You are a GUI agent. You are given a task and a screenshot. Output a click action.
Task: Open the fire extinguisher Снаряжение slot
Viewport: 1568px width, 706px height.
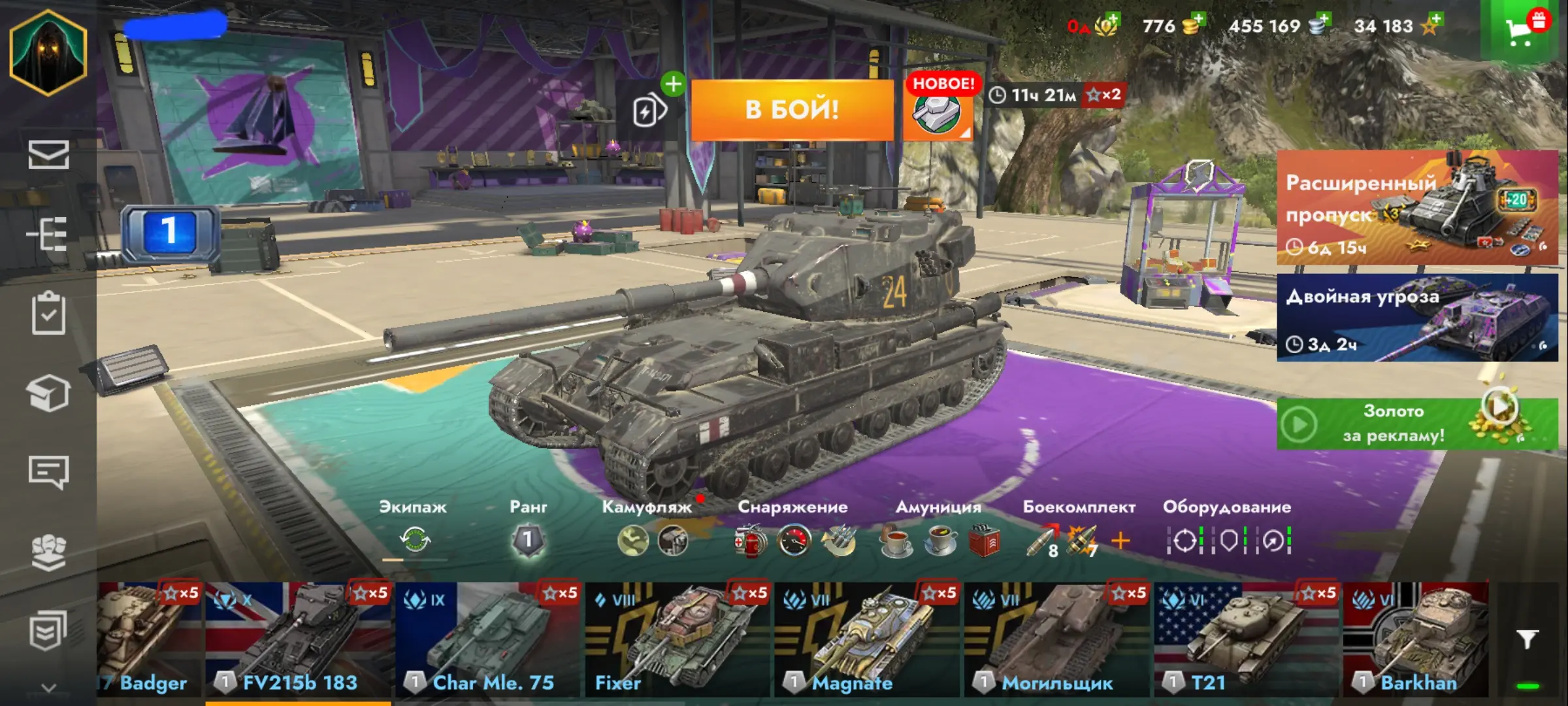point(750,541)
